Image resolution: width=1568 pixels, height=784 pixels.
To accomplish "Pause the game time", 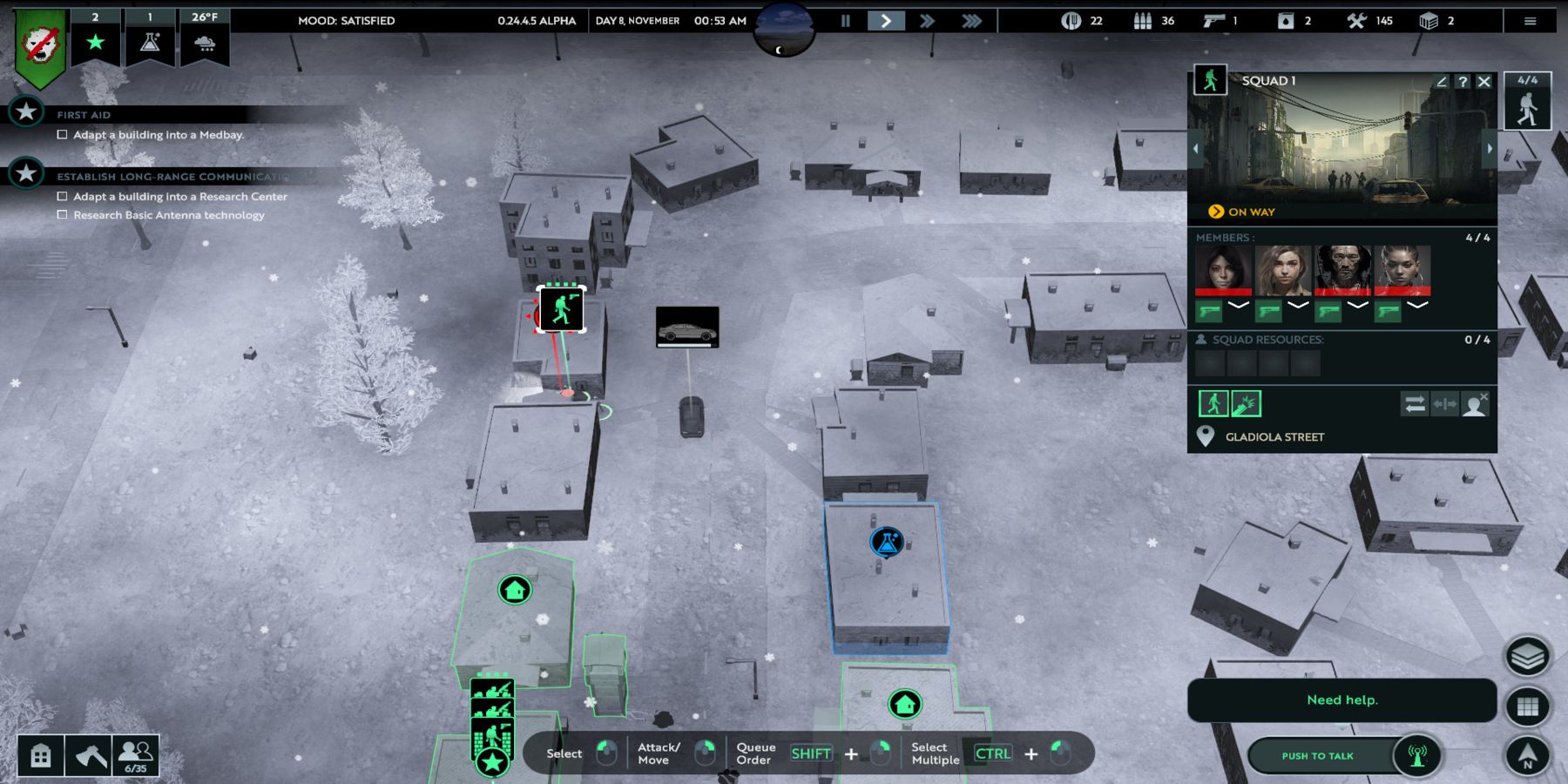I will pos(845,21).
